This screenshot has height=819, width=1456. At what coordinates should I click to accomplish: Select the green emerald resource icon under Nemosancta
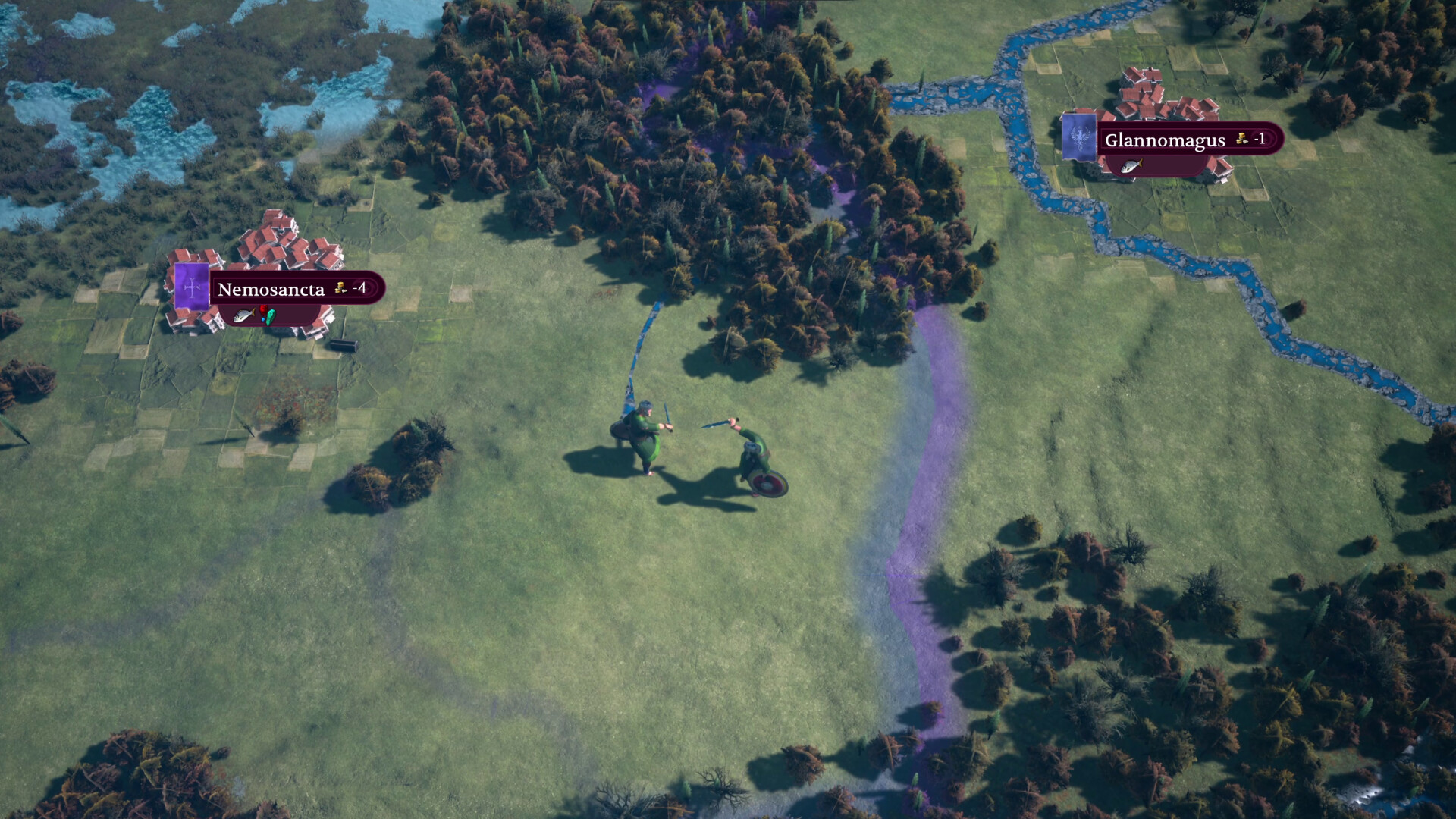271,318
